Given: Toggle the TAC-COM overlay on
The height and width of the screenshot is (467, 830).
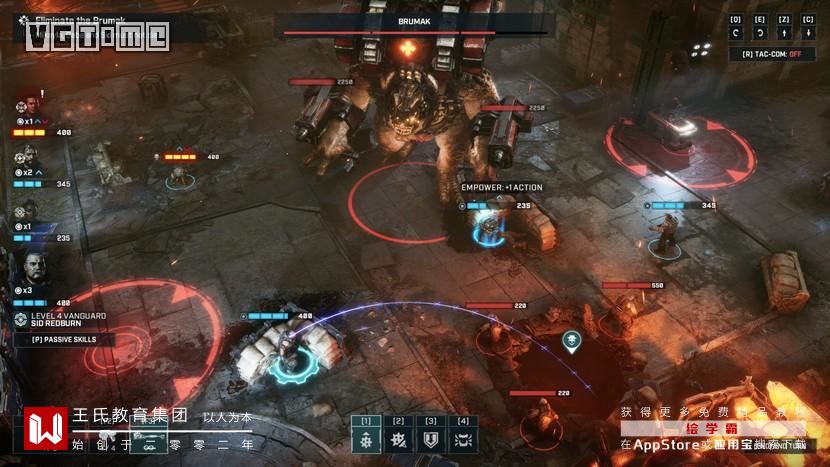Looking at the screenshot, I should pyautogui.click(x=772, y=54).
